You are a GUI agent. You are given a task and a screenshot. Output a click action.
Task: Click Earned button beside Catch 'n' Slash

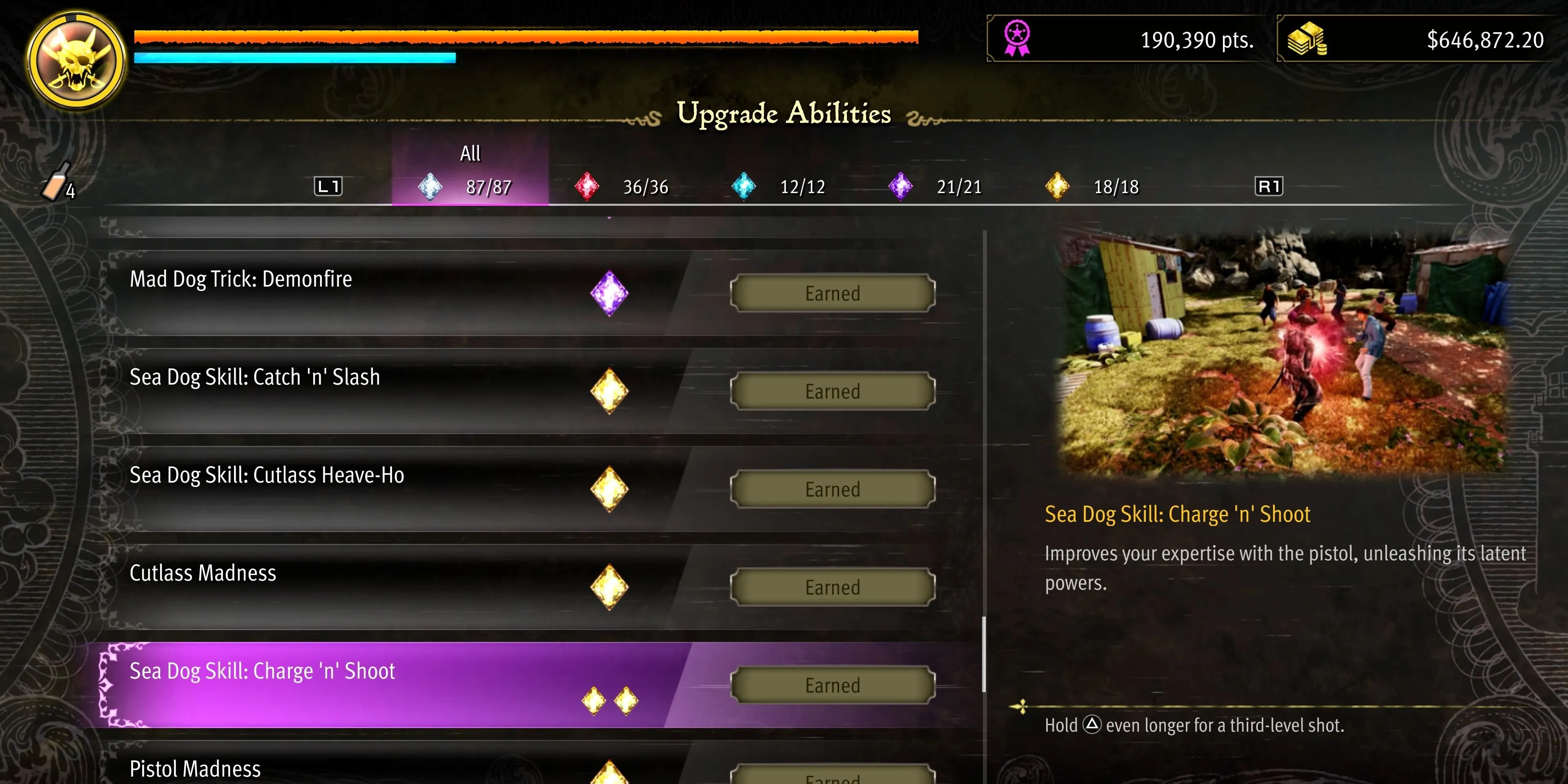point(832,392)
